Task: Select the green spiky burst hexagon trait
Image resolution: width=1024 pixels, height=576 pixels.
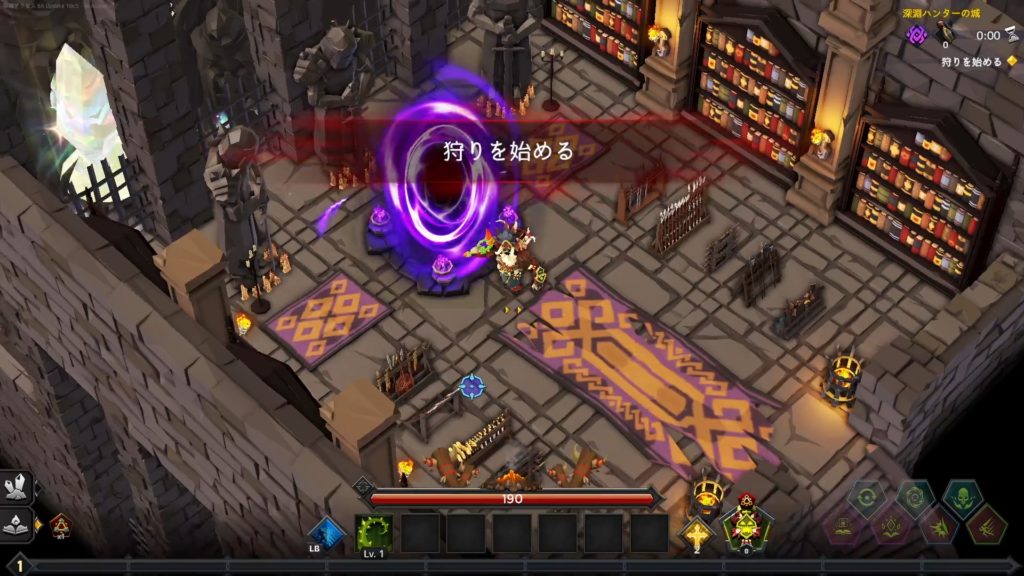Action: (x=939, y=525)
